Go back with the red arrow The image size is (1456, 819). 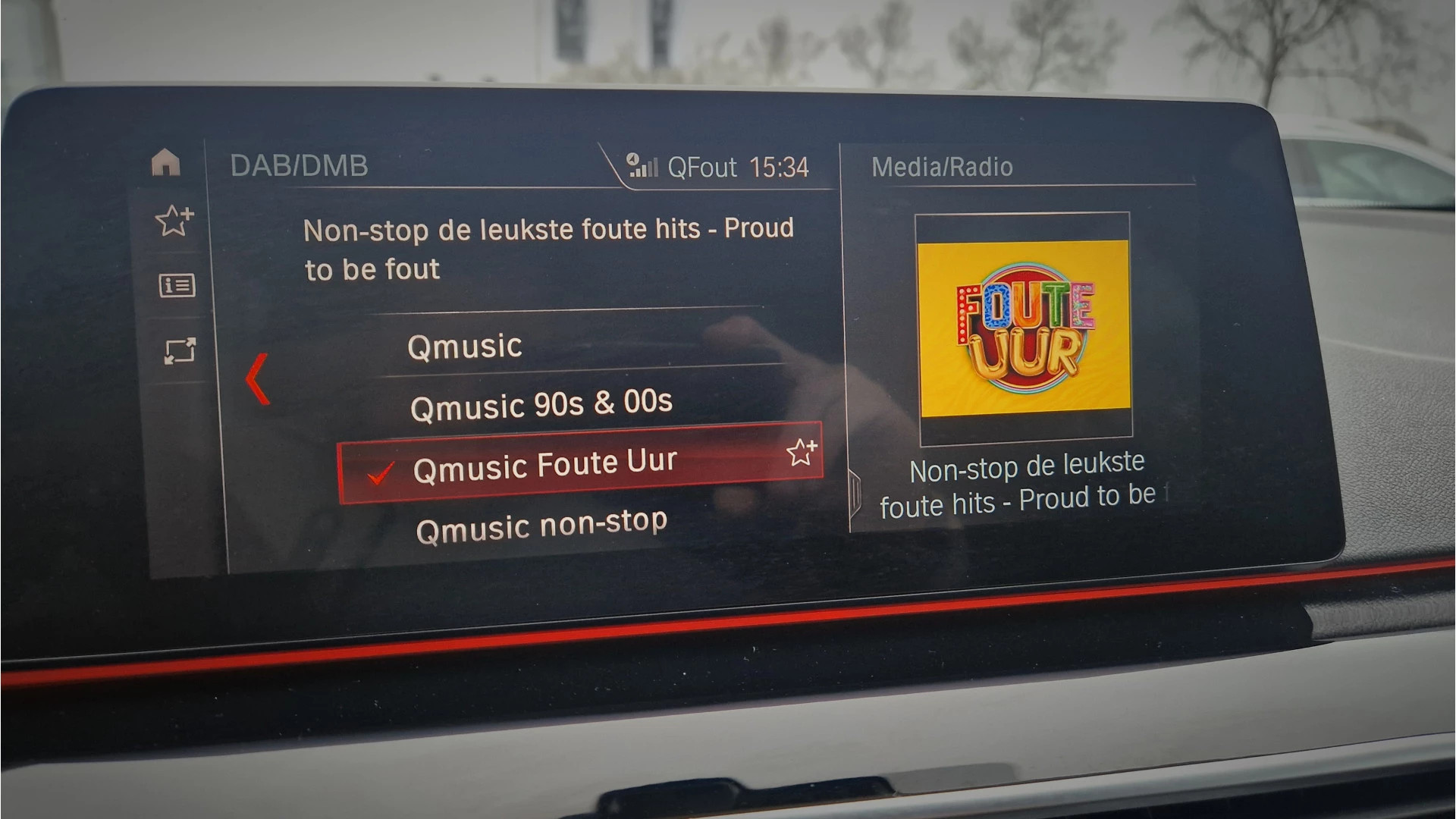click(x=258, y=378)
